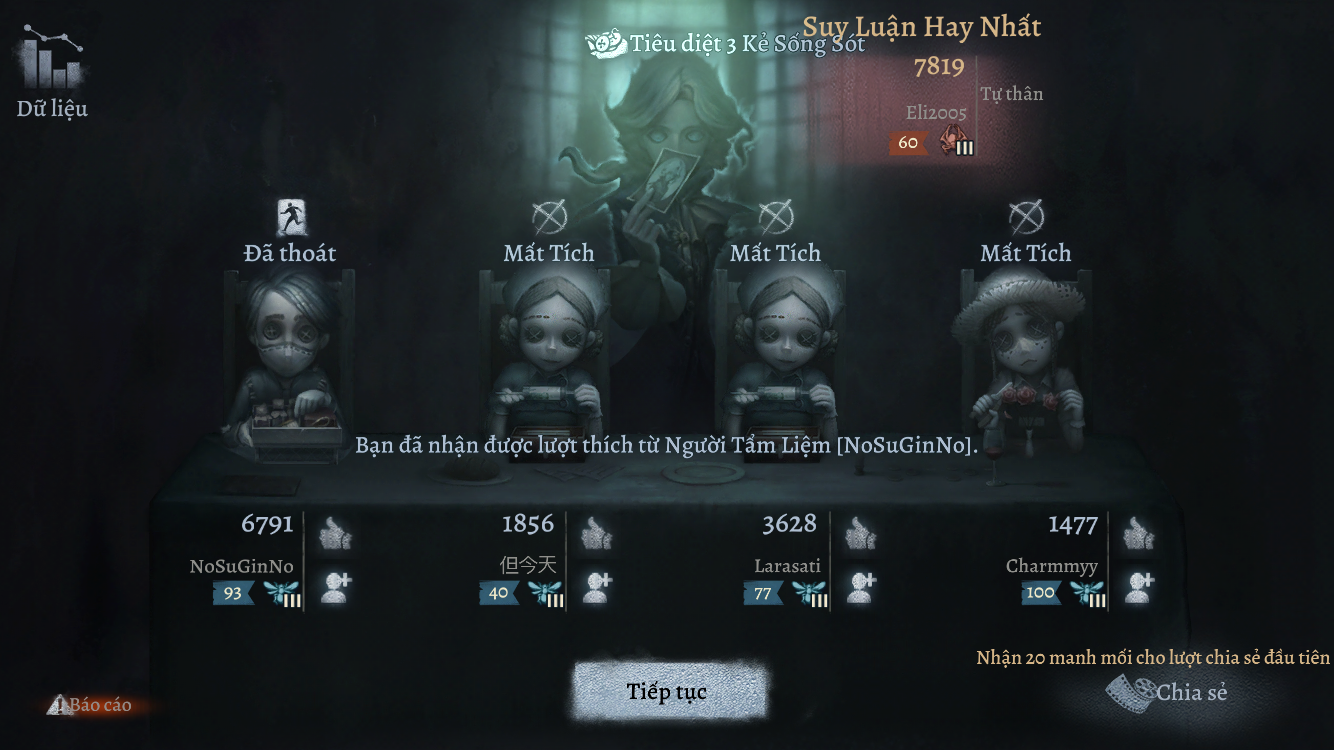Screen dimensions: 1334x750
Task: Send friend request to 但今天
Action: pyautogui.click(x=596, y=587)
